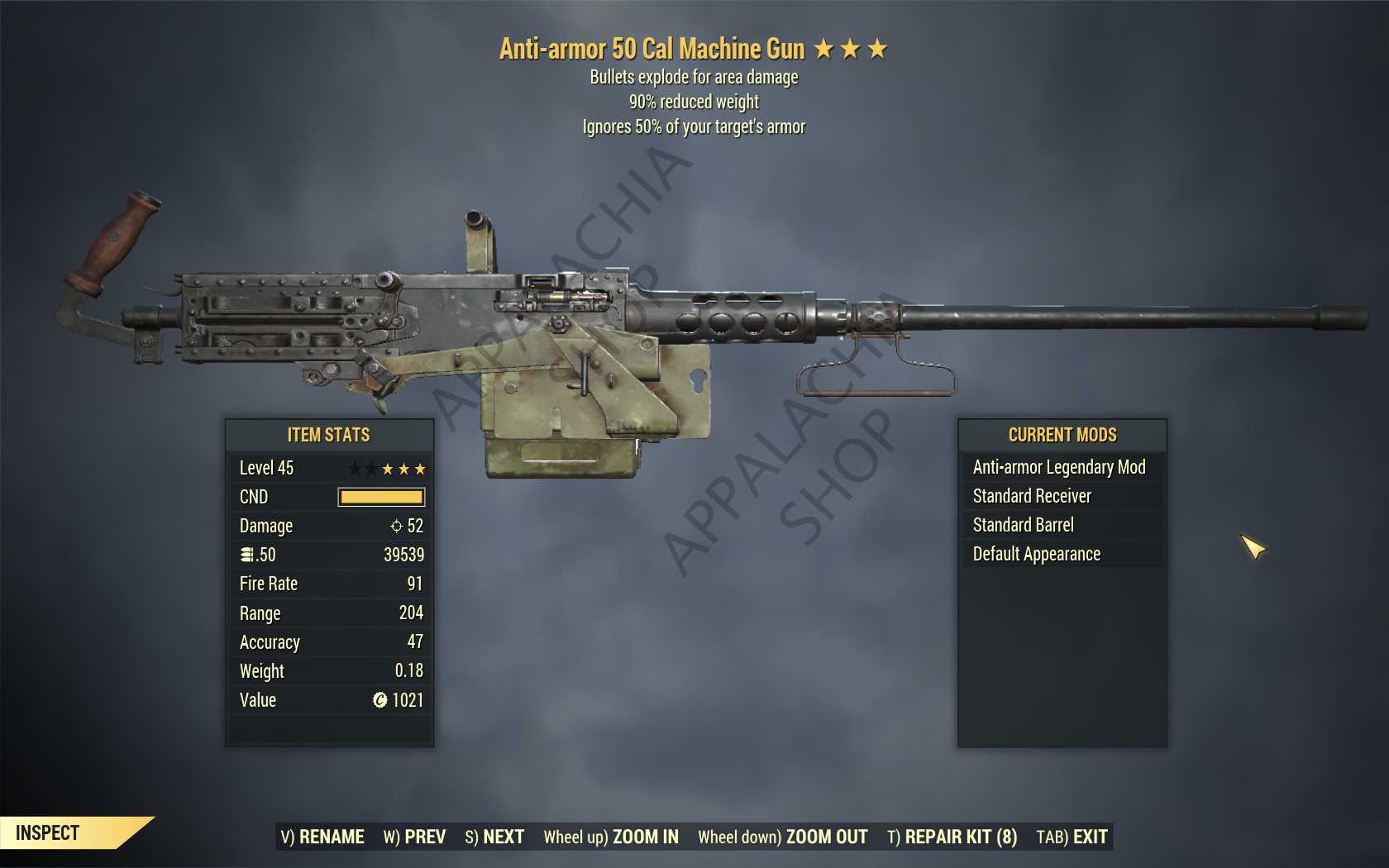Show the NEXT item

pos(494,837)
